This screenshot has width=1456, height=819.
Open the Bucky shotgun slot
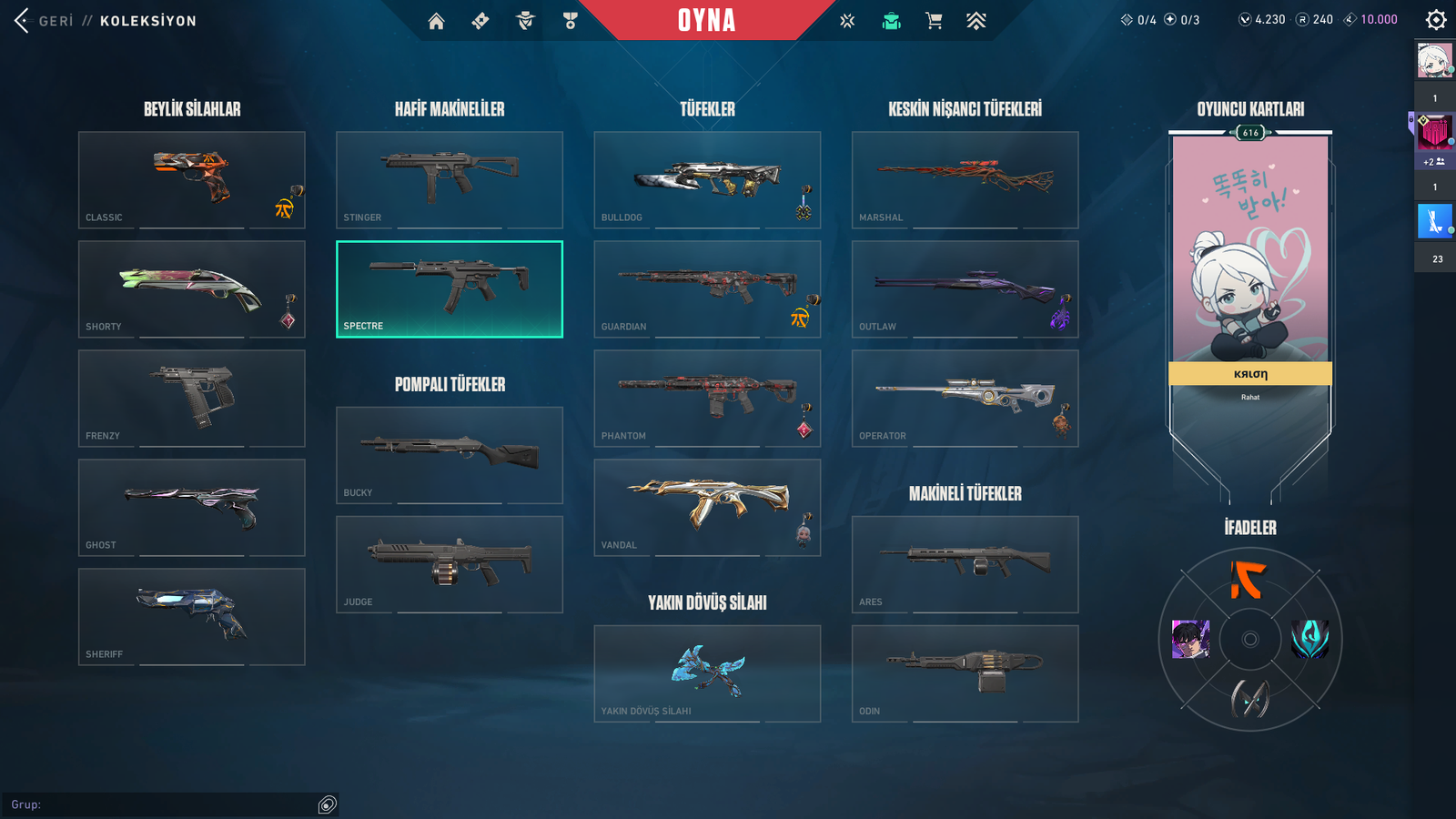[450, 455]
